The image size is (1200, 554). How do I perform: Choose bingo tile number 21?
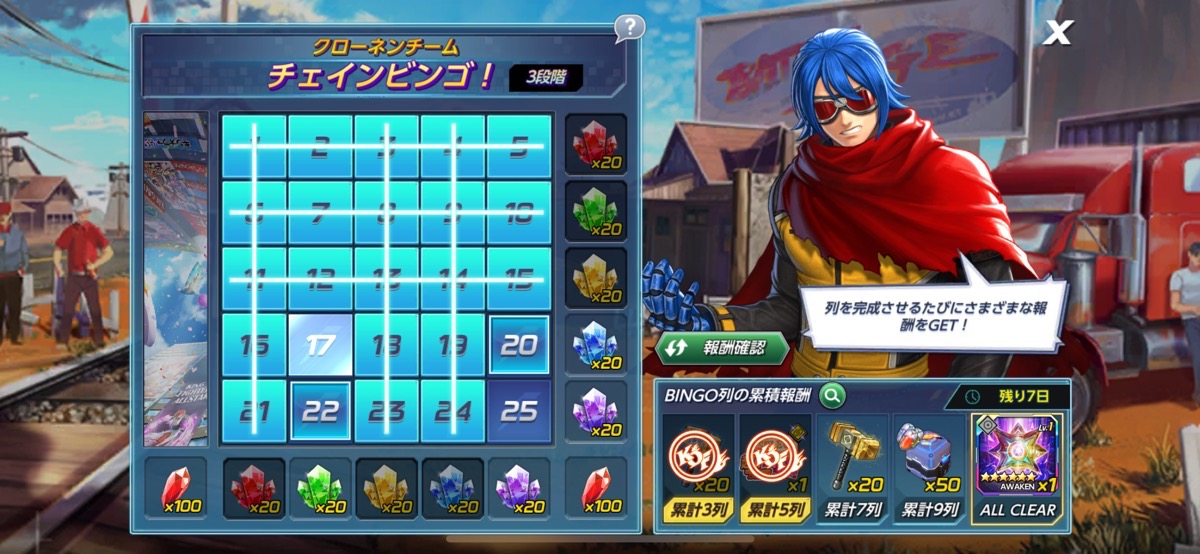tap(254, 411)
